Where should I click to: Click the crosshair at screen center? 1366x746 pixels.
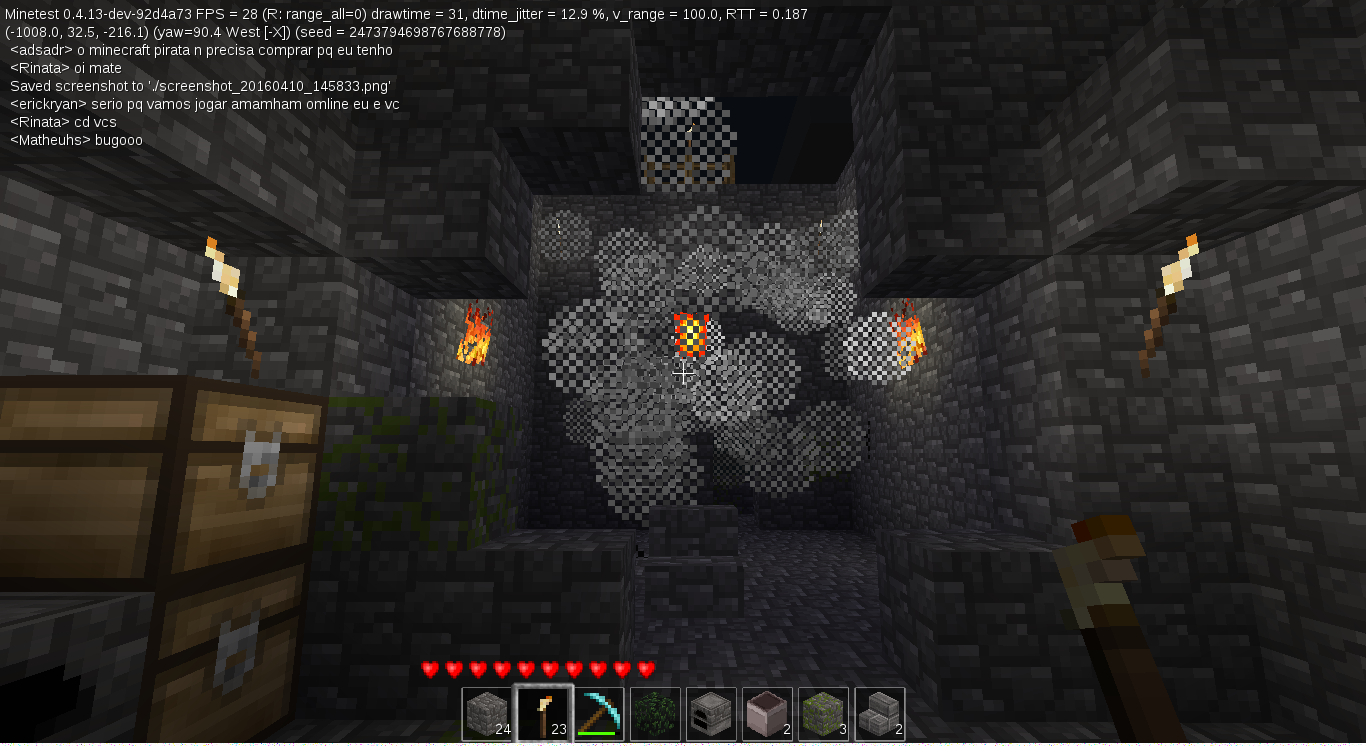(x=683, y=373)
